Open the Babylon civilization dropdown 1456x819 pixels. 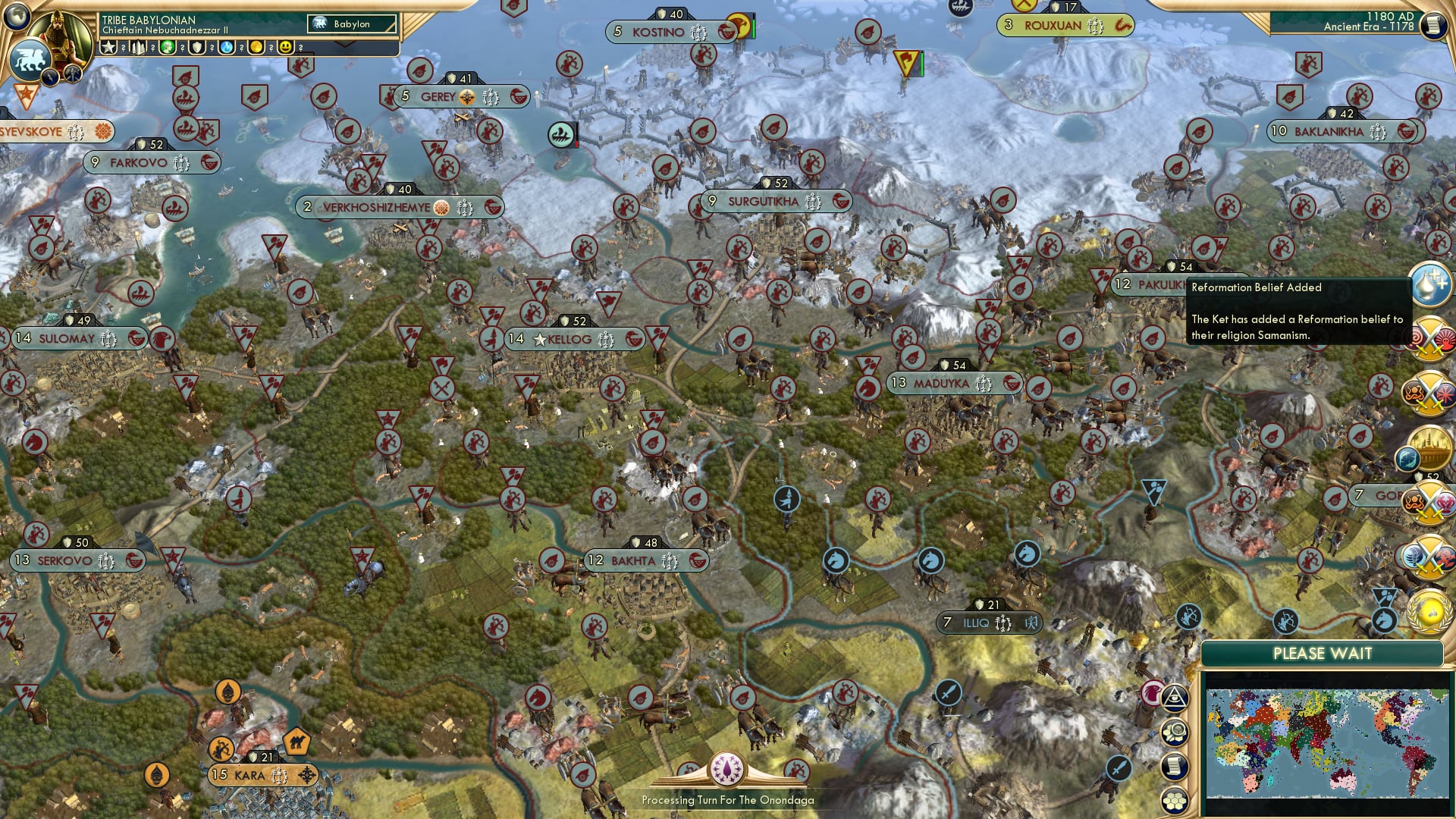[353, 24]
